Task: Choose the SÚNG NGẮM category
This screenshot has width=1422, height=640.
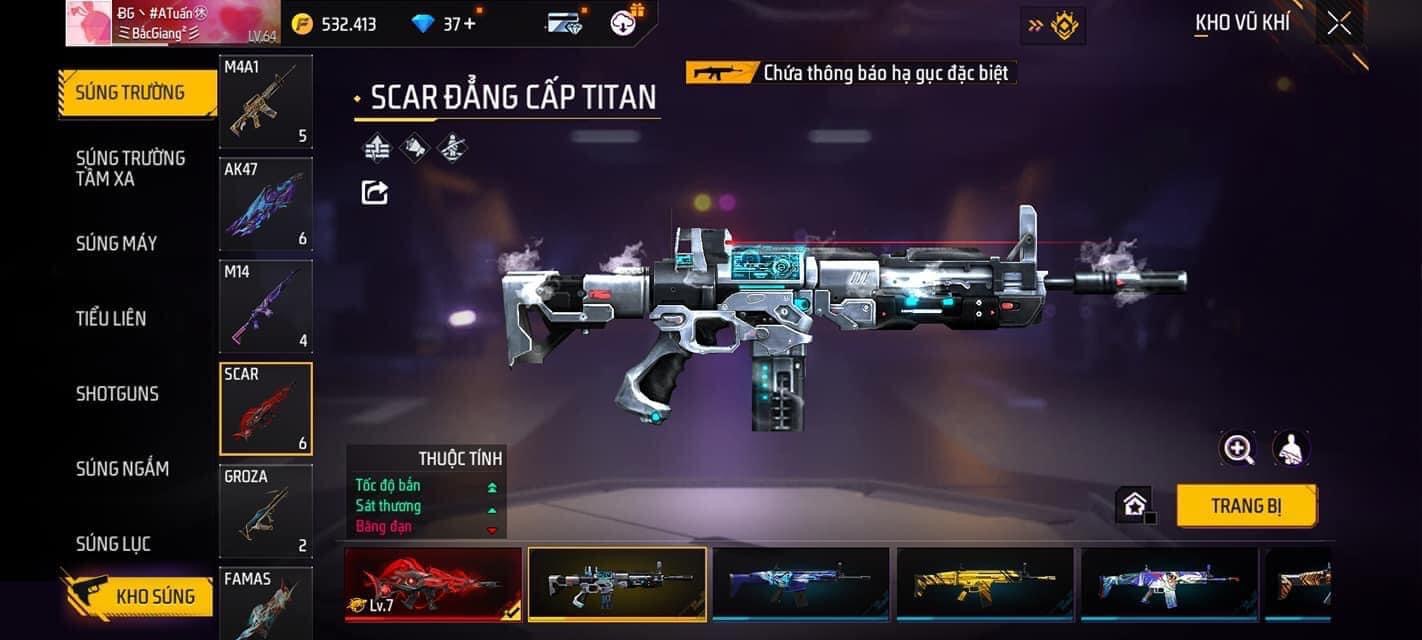Action: tap(122, 468)
